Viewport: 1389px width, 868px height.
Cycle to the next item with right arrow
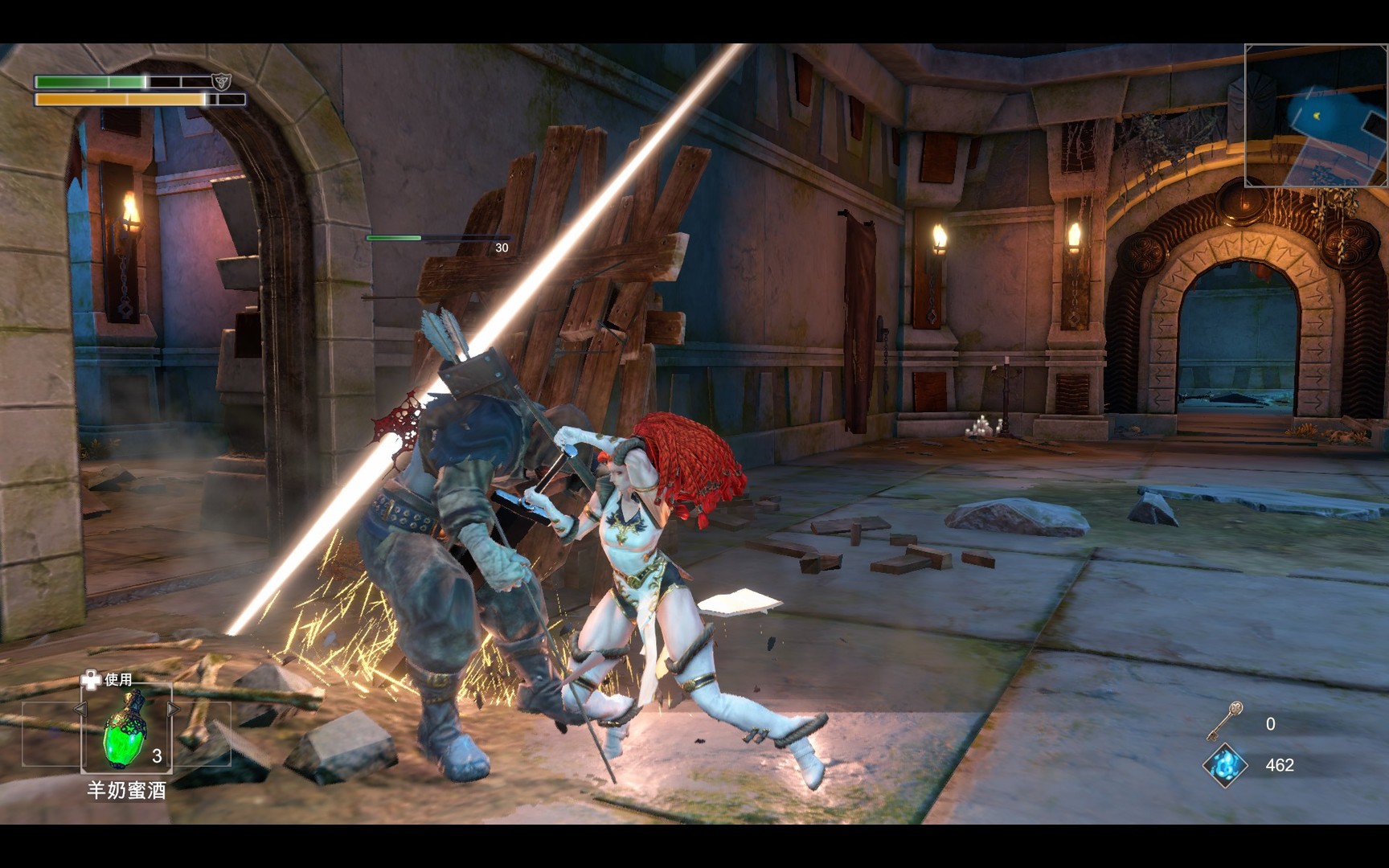point(174,709)
